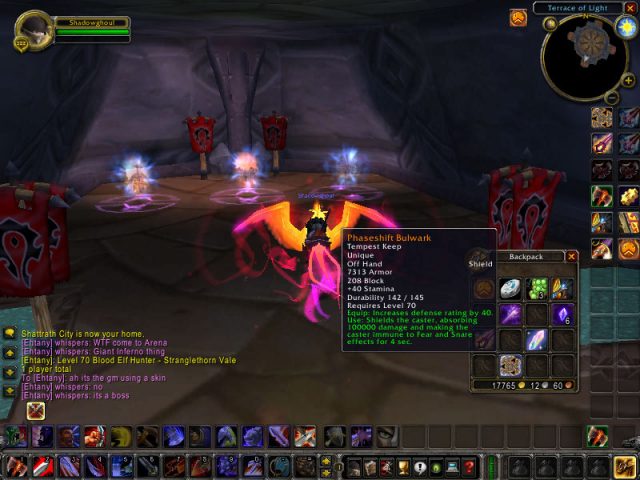Open the red question mark help button
Image resolution: width=640 pixels, height=480 pixels.
tap(469, 467)
